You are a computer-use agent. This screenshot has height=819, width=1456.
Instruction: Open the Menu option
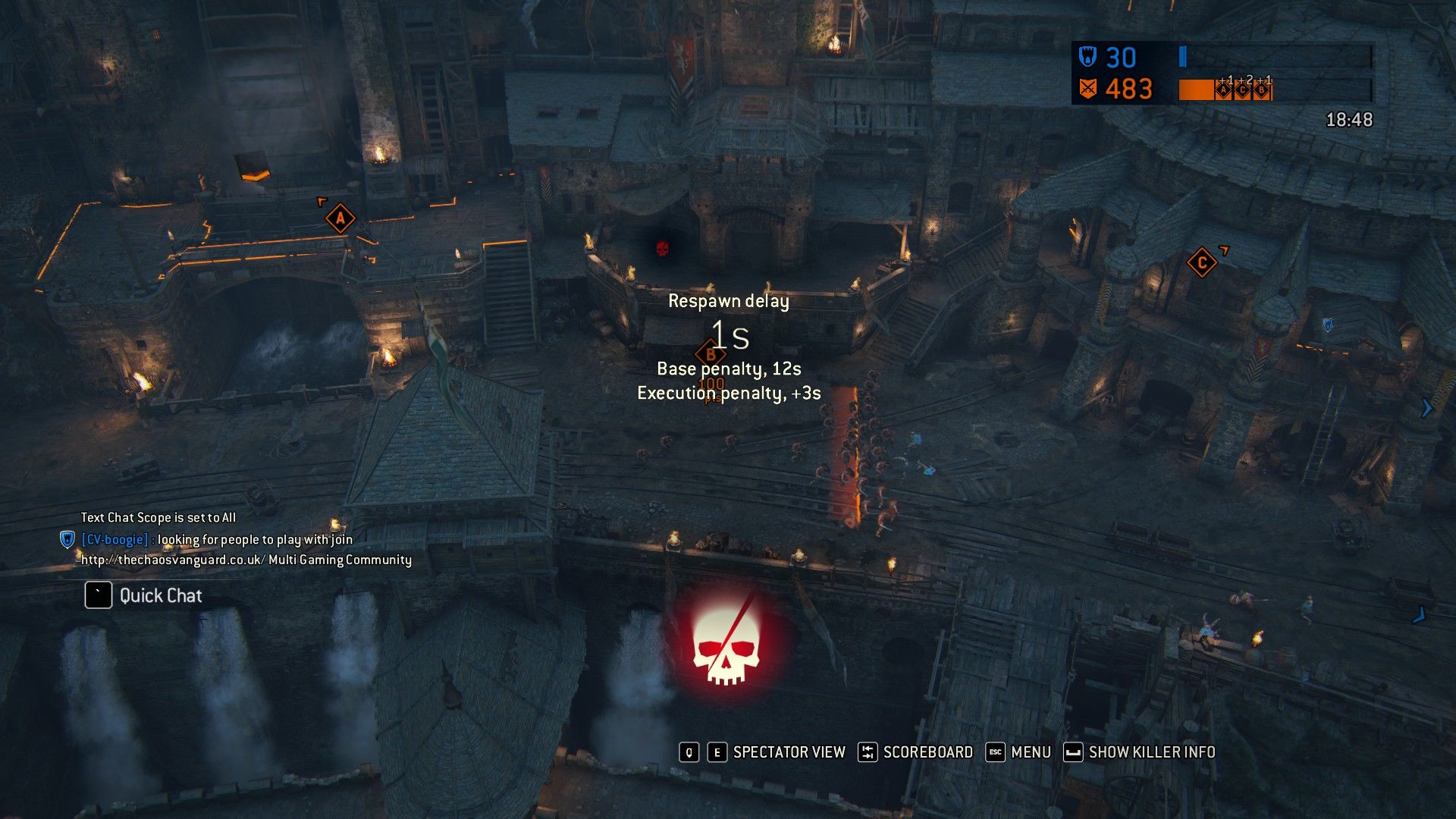(1030, 752)
